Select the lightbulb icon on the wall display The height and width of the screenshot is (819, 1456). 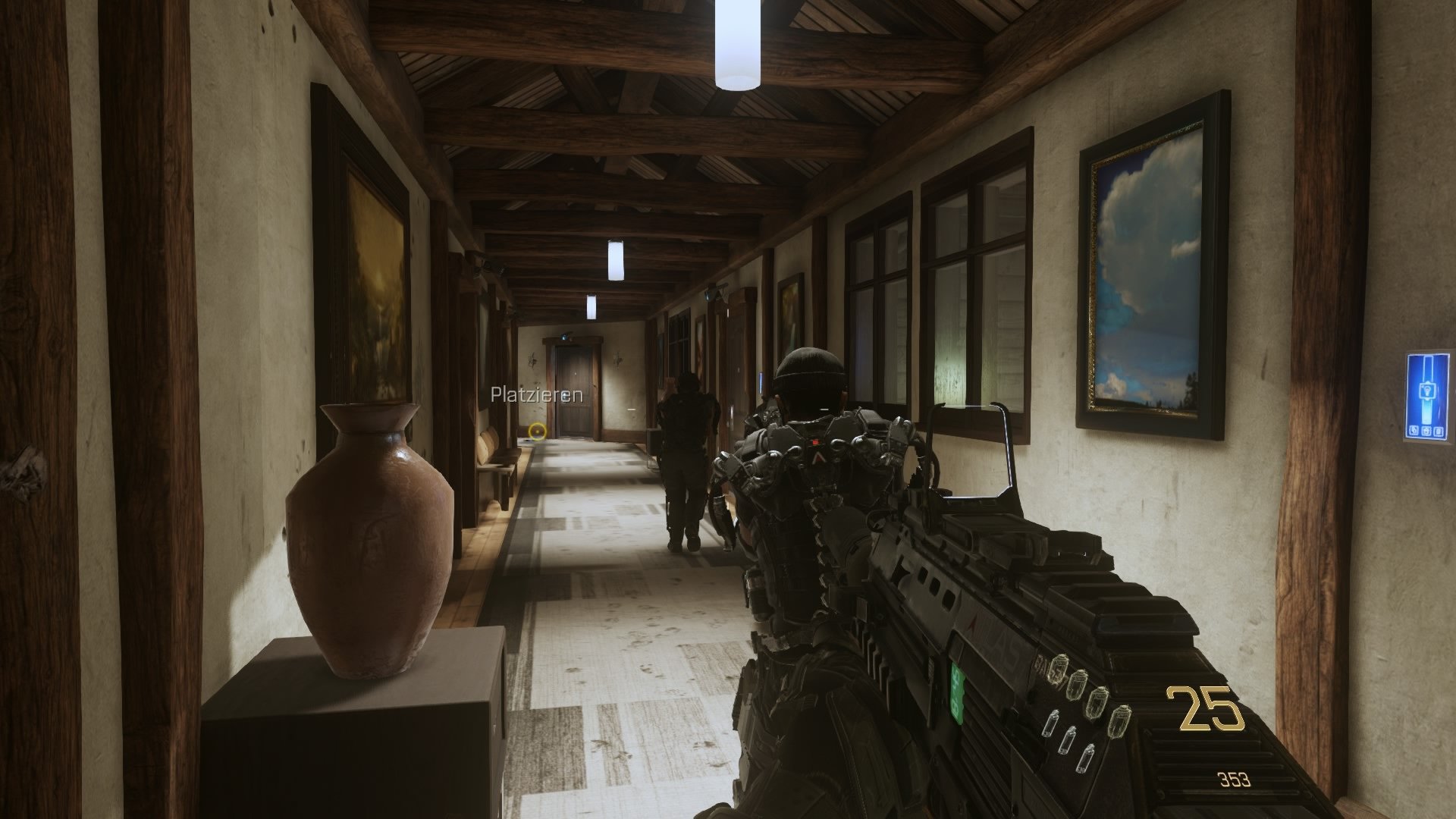1427,390
